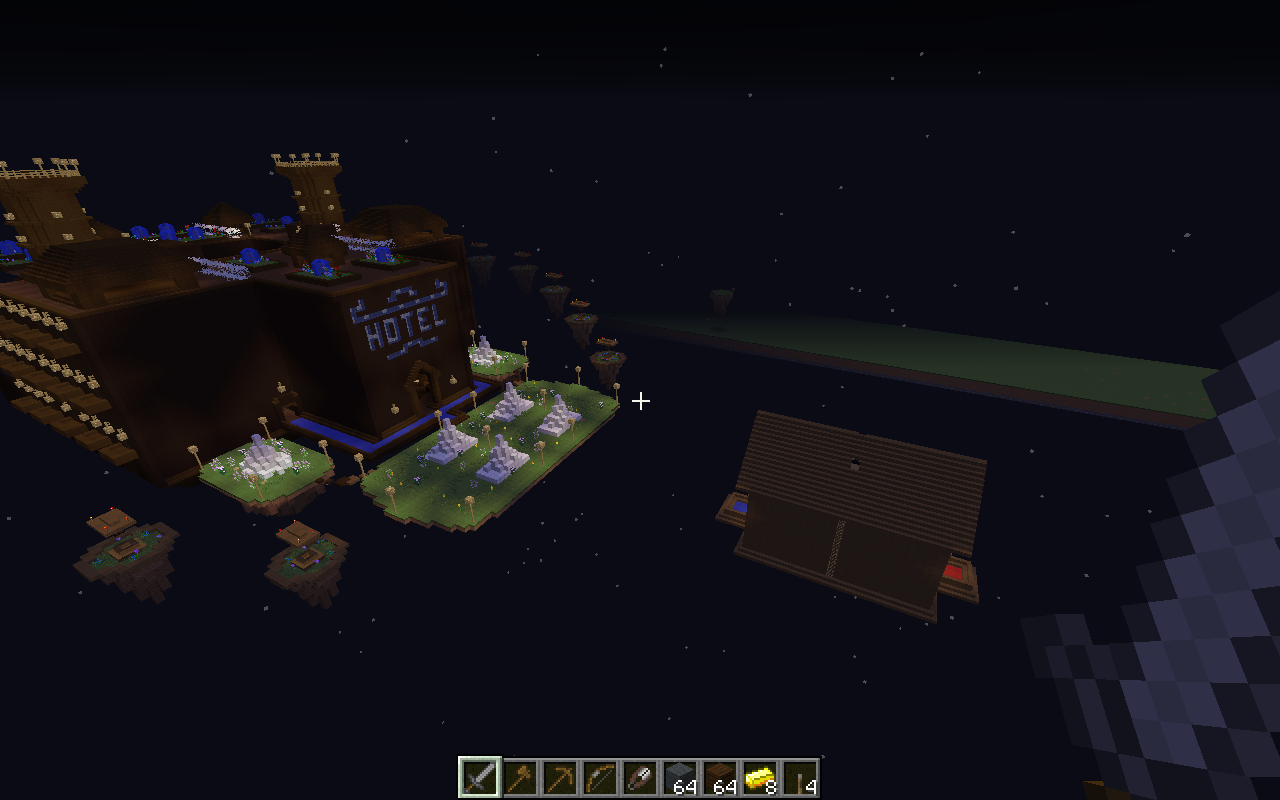Choose the wooden axe in the hotbar
Screen dimensions: 1280x800
coord(519,777)
